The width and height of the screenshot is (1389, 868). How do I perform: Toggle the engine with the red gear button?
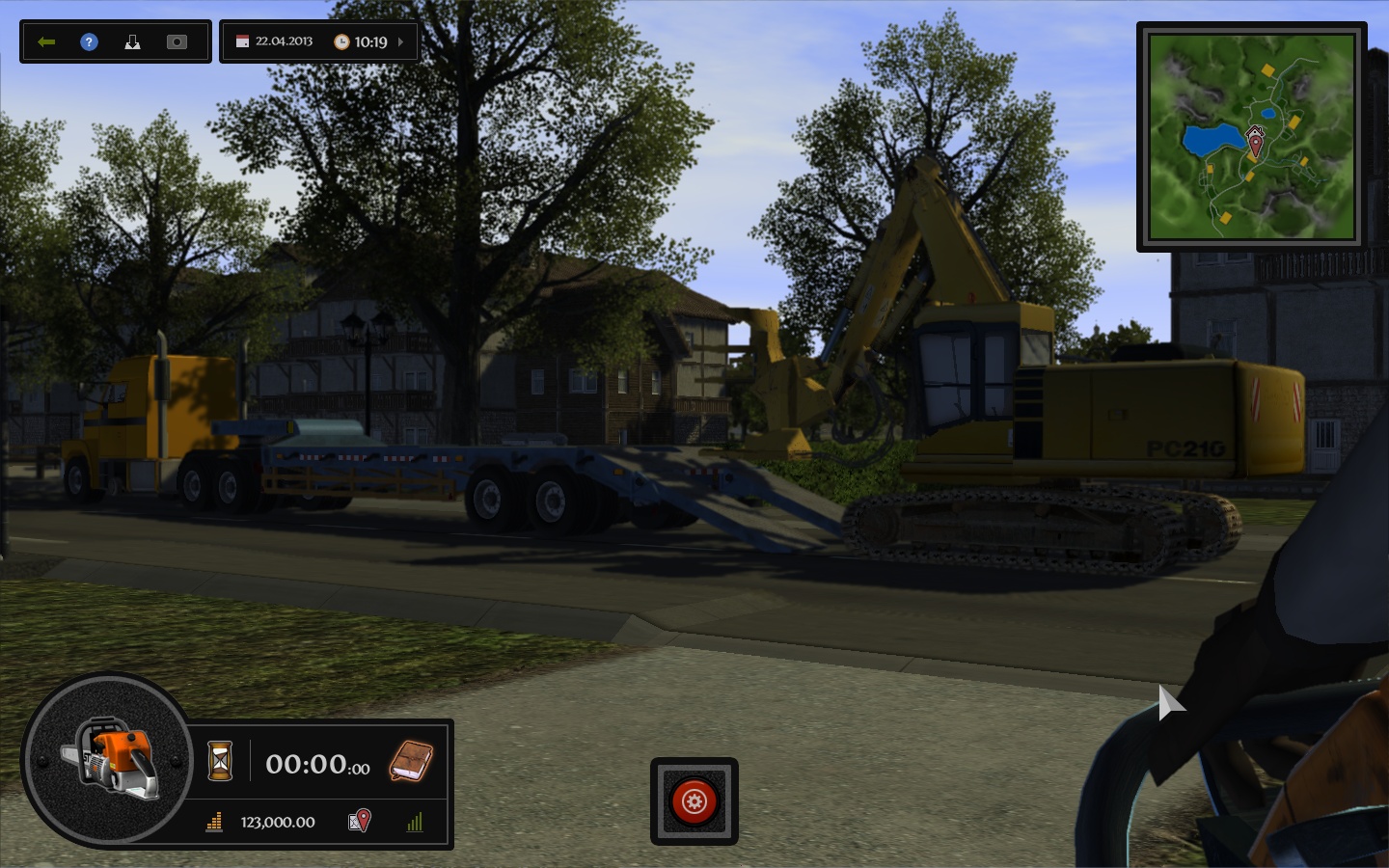(694, 802)
